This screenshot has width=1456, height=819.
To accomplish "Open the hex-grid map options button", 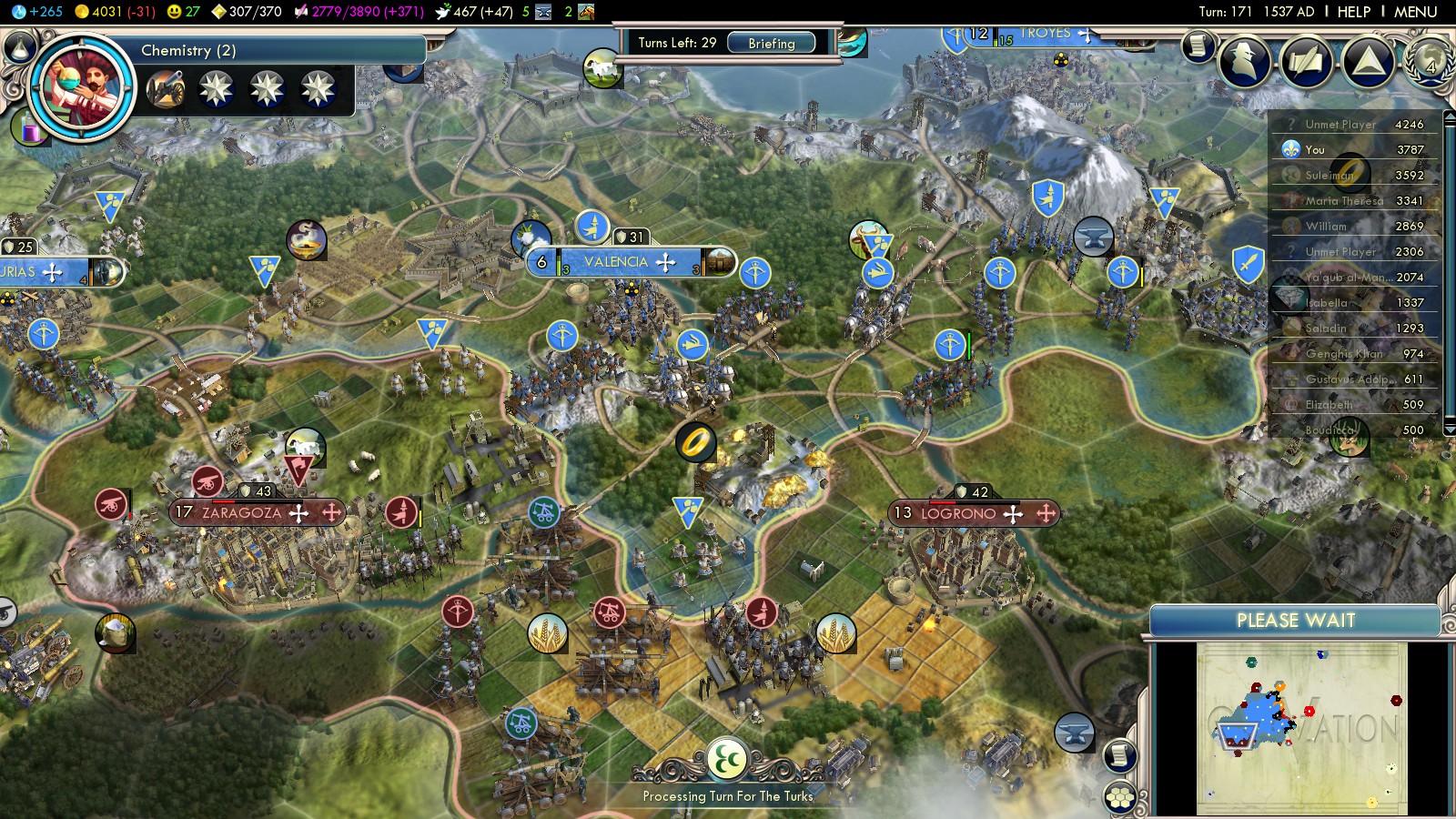I will click(x=1120, y=798).
